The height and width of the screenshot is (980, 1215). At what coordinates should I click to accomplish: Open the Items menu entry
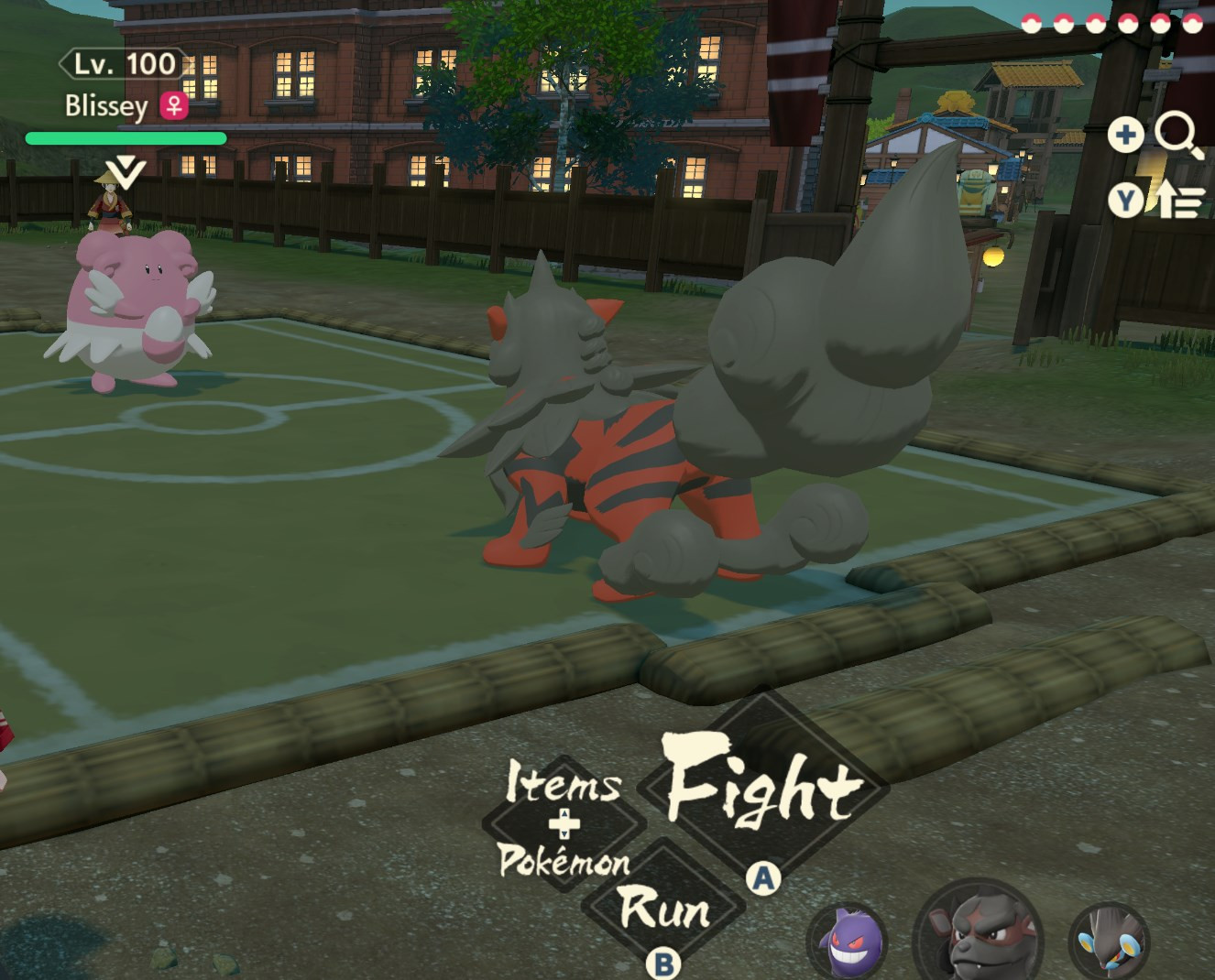[563, 784]
